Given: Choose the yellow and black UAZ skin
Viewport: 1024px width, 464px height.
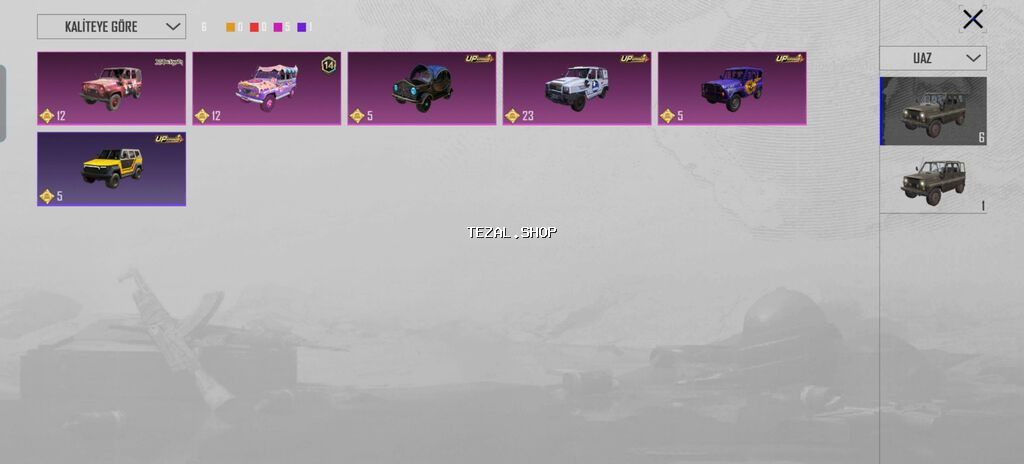Looking at the screenshot, I should (x=111, y=168).
